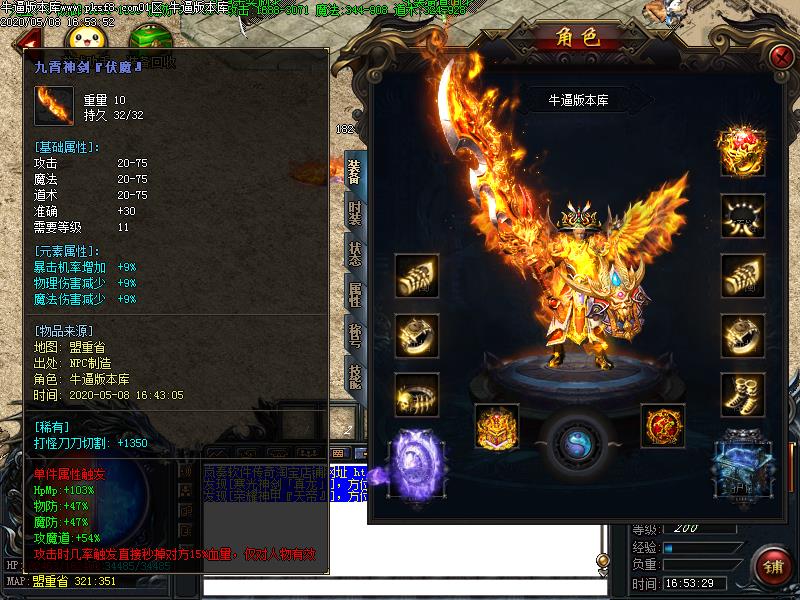Click the glowing bead necklace slot
This screenshot has height=600, width=800.
click(743, 215)
